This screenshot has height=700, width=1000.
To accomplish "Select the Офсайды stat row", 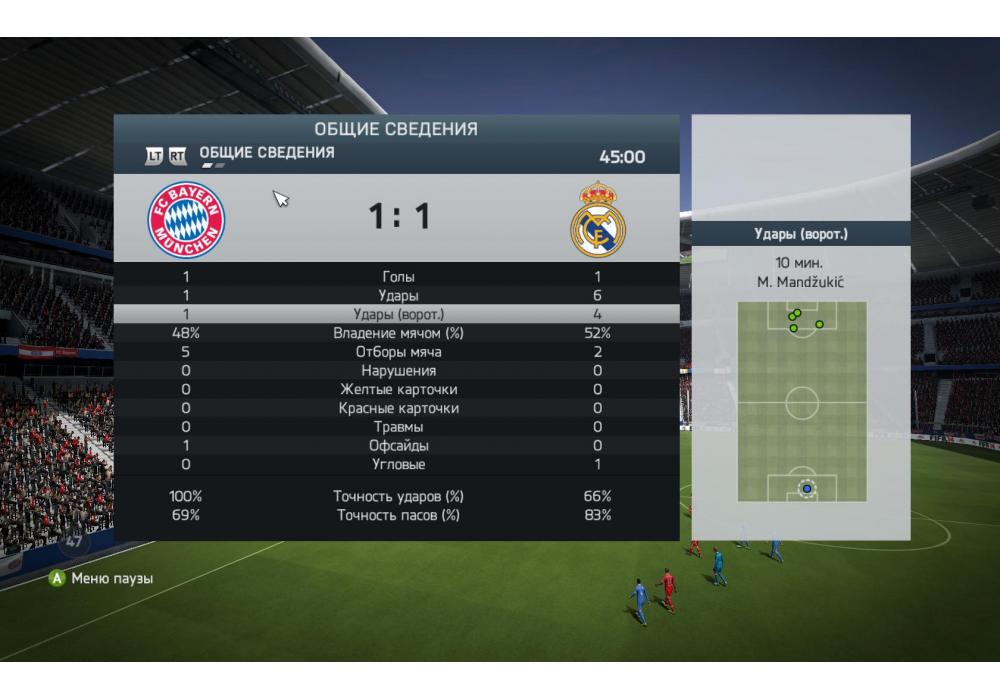I will pos(397,446).
